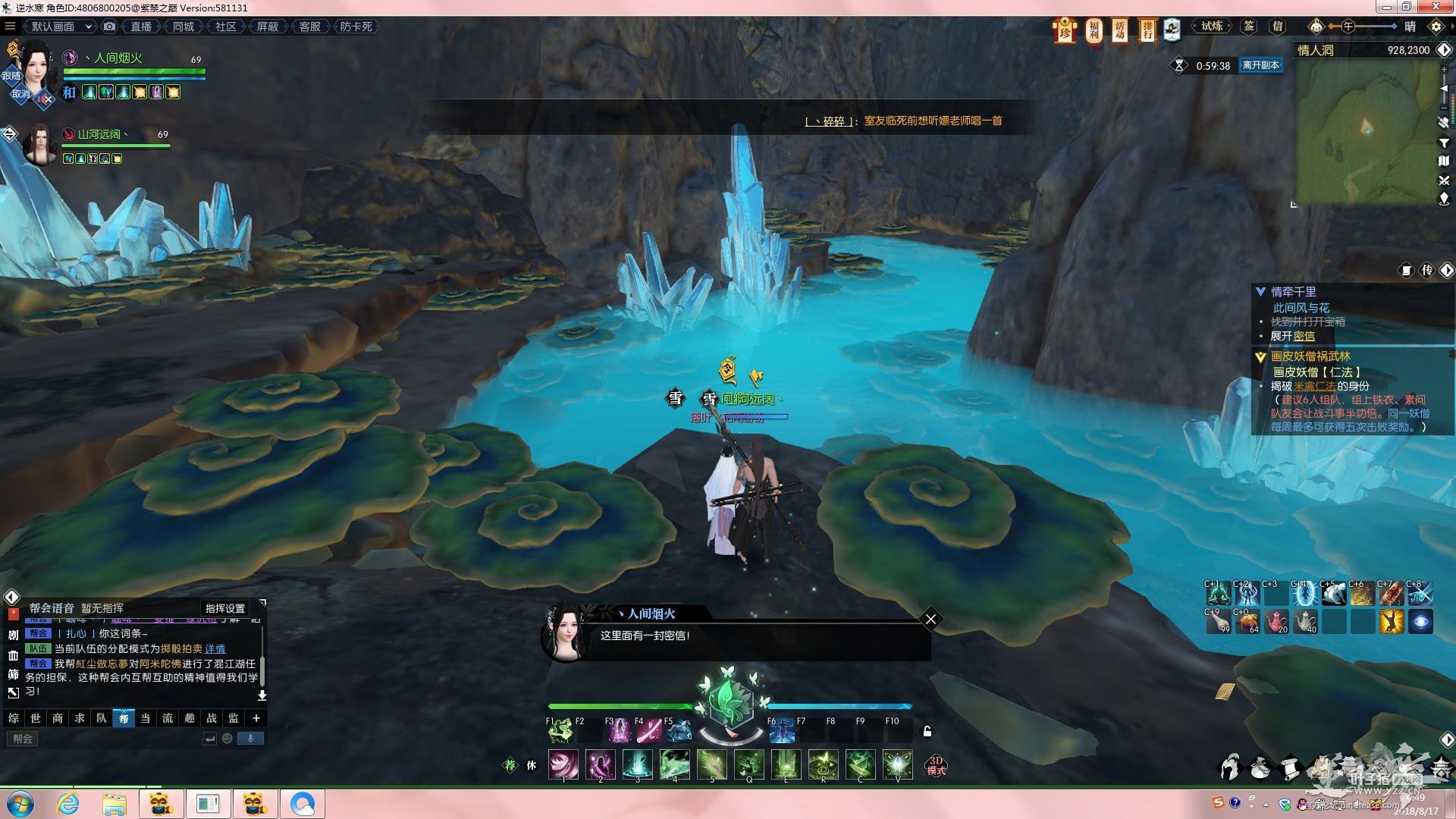Switch to the 世 world chat tab
This screenshot has width=1456, height=819.
pyautogui.click(x=36, y=718)
